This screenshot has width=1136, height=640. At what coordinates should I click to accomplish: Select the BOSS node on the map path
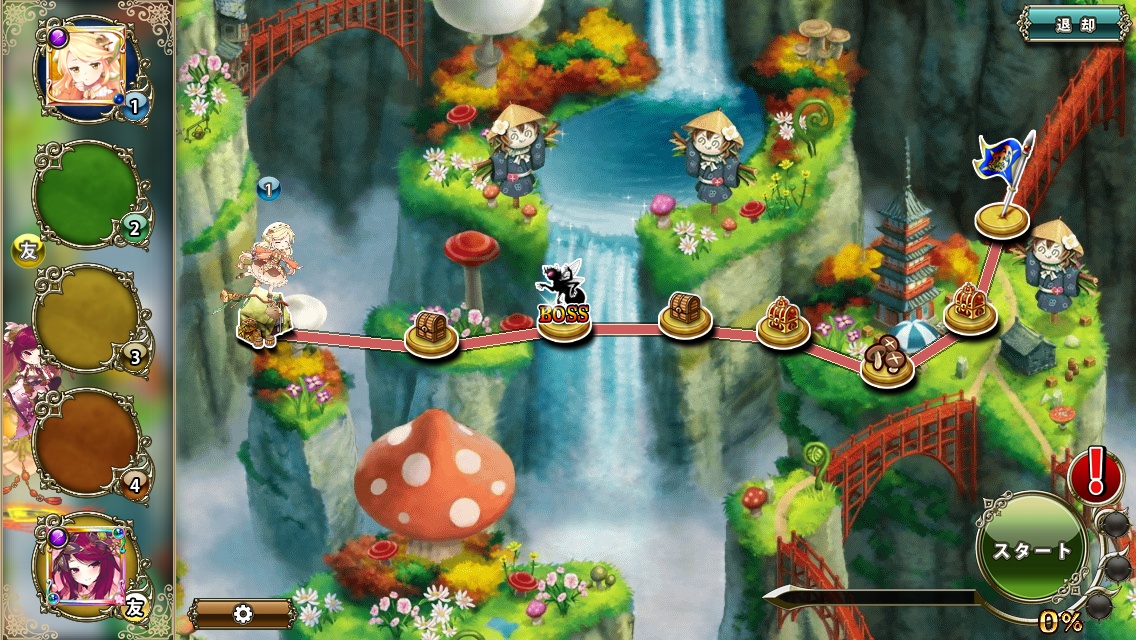[564, 316]
